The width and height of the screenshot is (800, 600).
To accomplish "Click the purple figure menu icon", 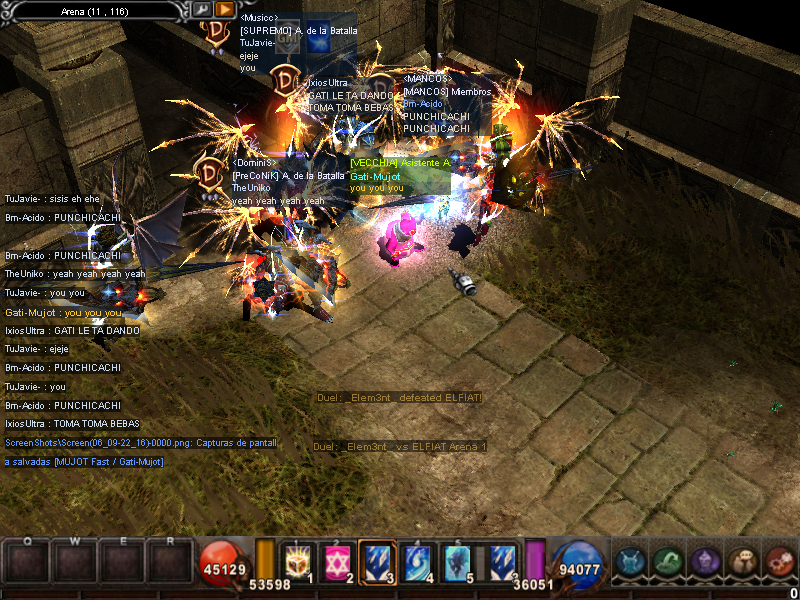I will 704,562.
